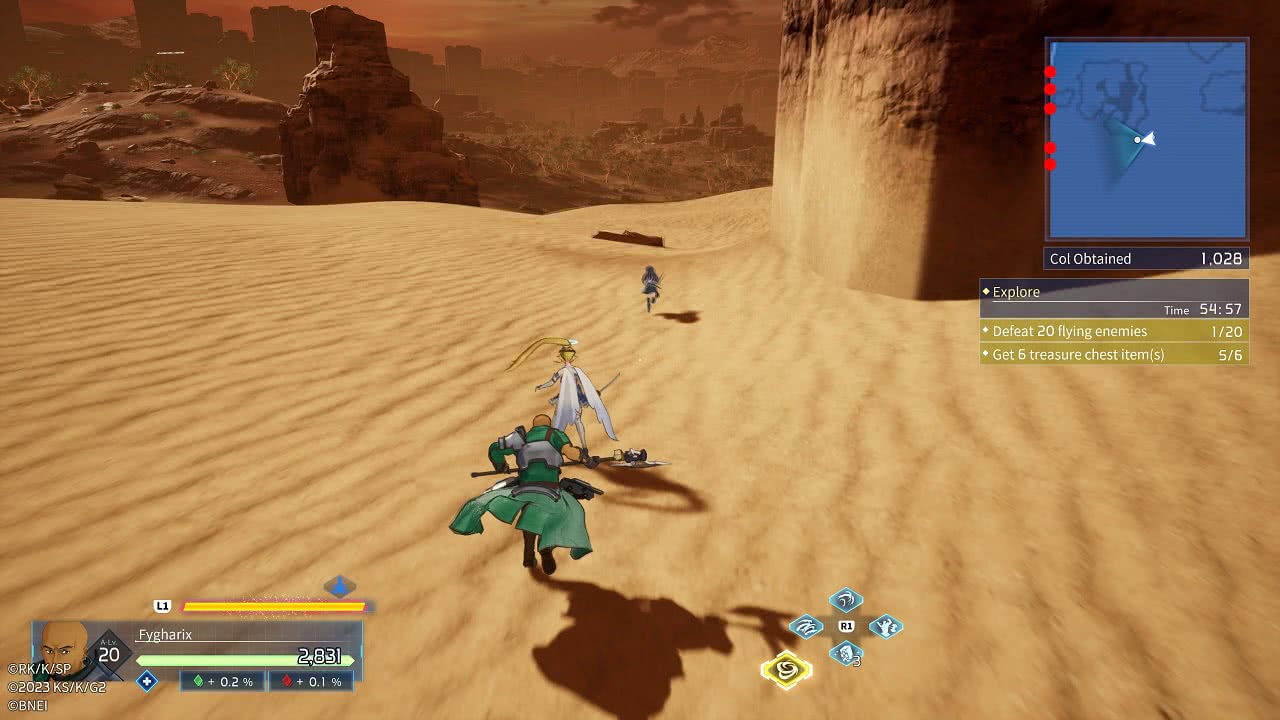The width and height of the screenshot is (1280, 720).
Task: Use the bottom skill marked with 3
Action: [x=846, y=654]
